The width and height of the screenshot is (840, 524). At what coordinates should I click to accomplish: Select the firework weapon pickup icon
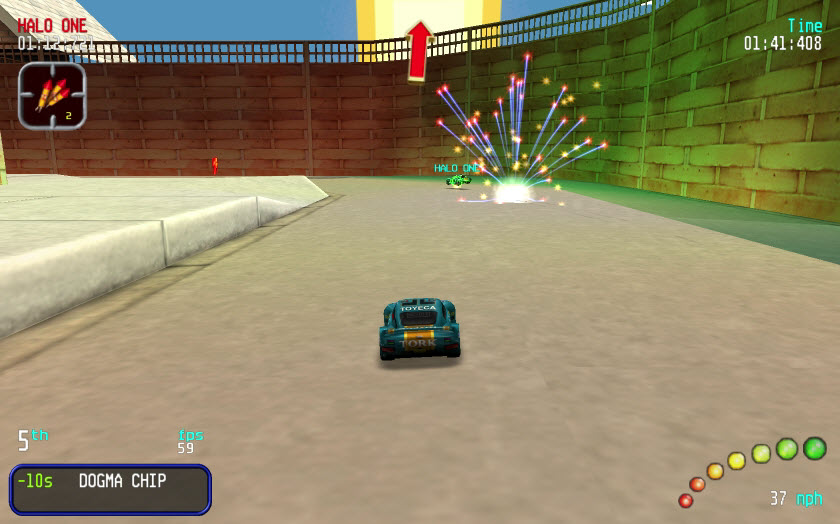pyautogui.click(x=51, y=96)
